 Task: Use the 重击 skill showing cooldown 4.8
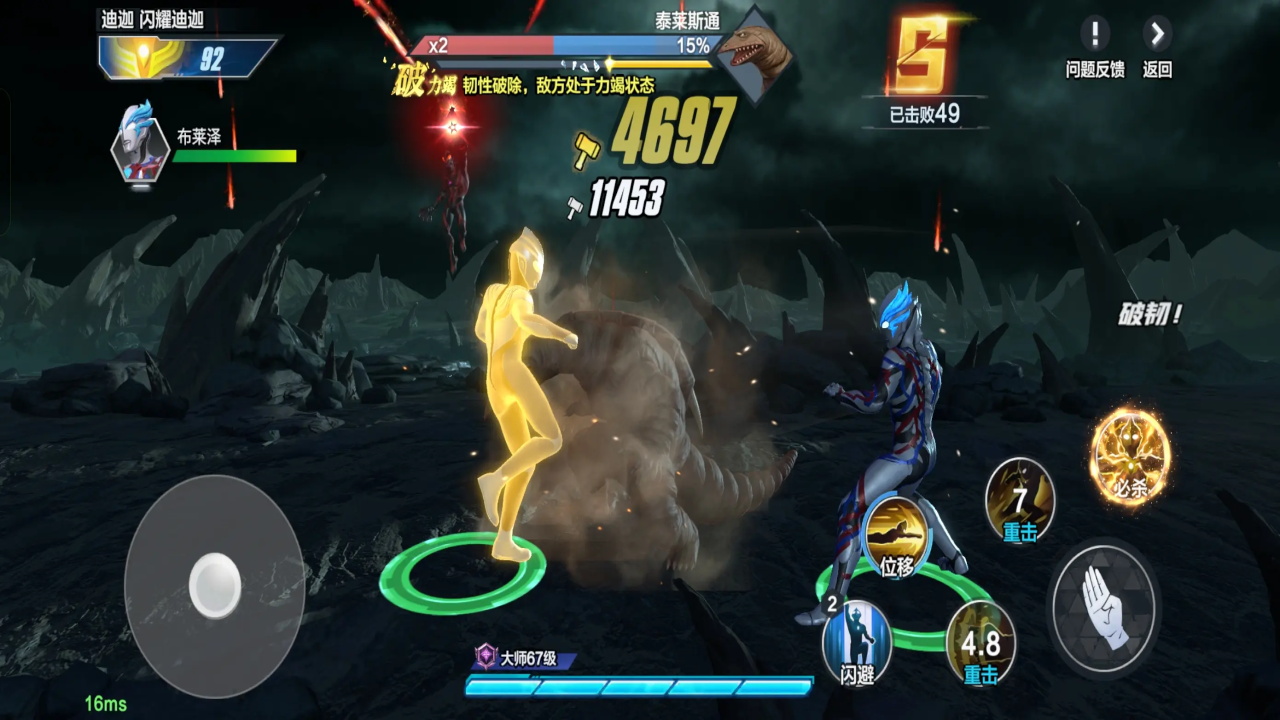click(x=980, y=642)
